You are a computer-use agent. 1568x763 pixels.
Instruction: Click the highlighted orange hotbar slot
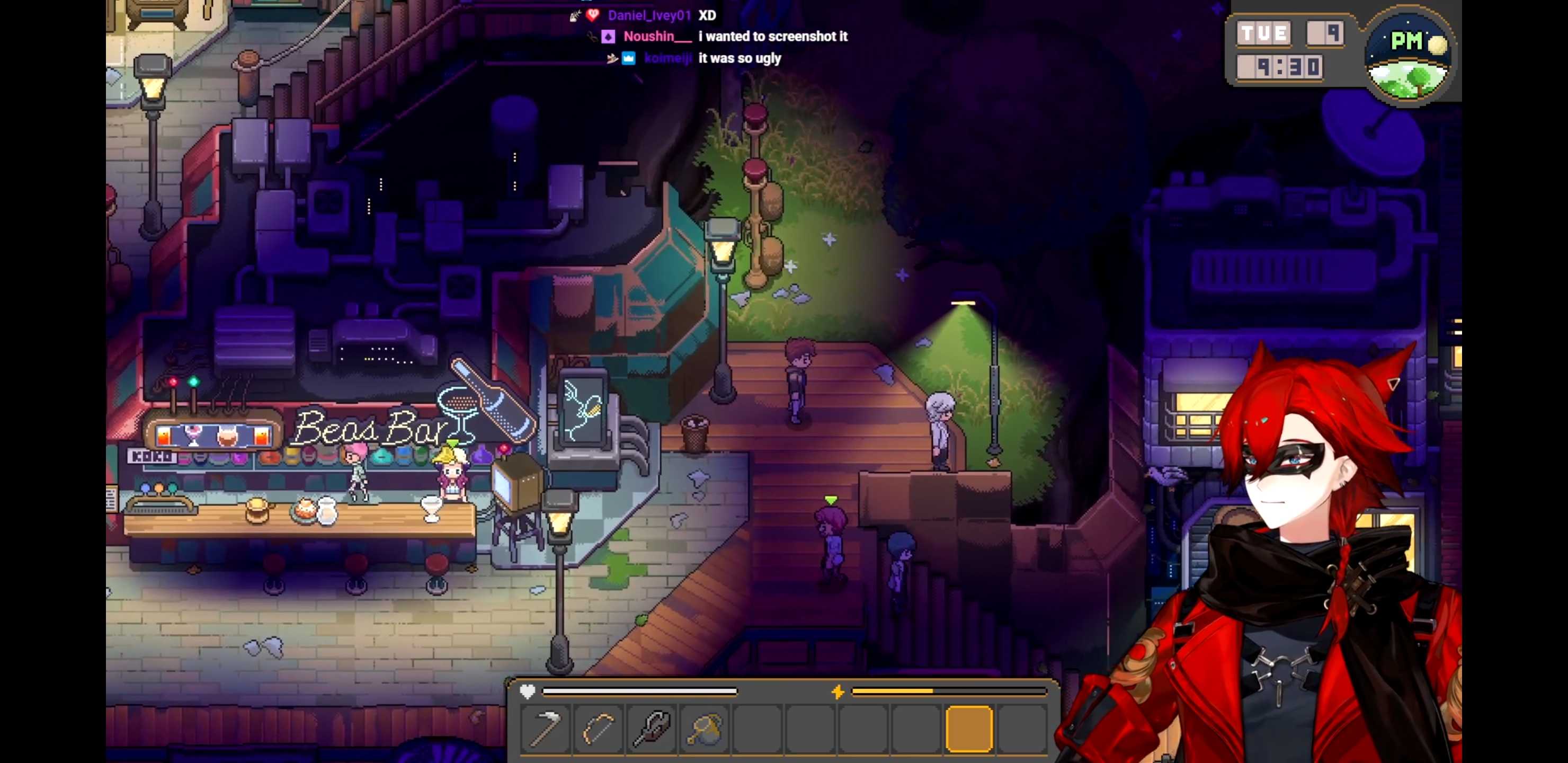pos(969,728)
